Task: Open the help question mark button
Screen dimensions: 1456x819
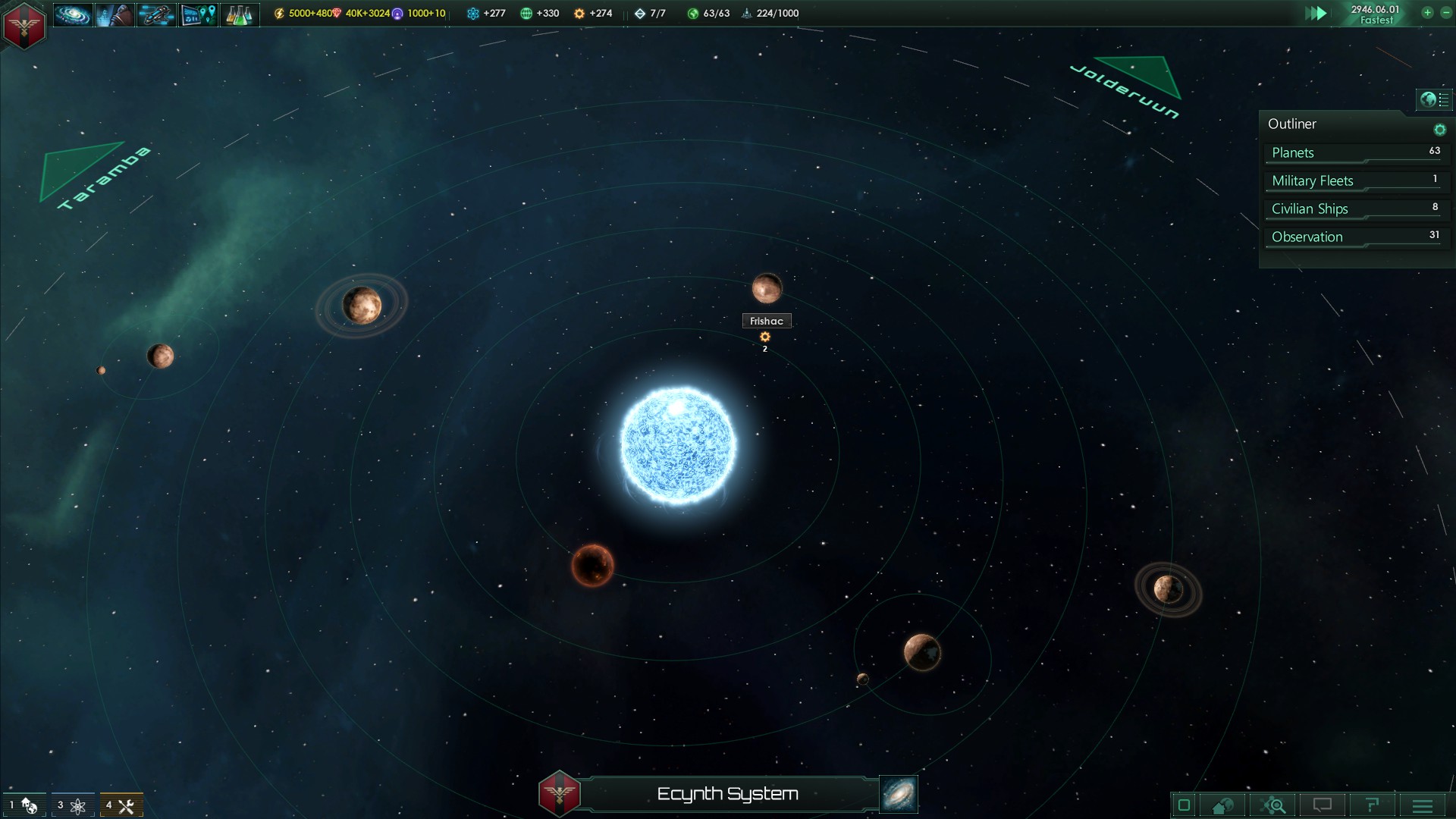Action: coord(1372,805)
